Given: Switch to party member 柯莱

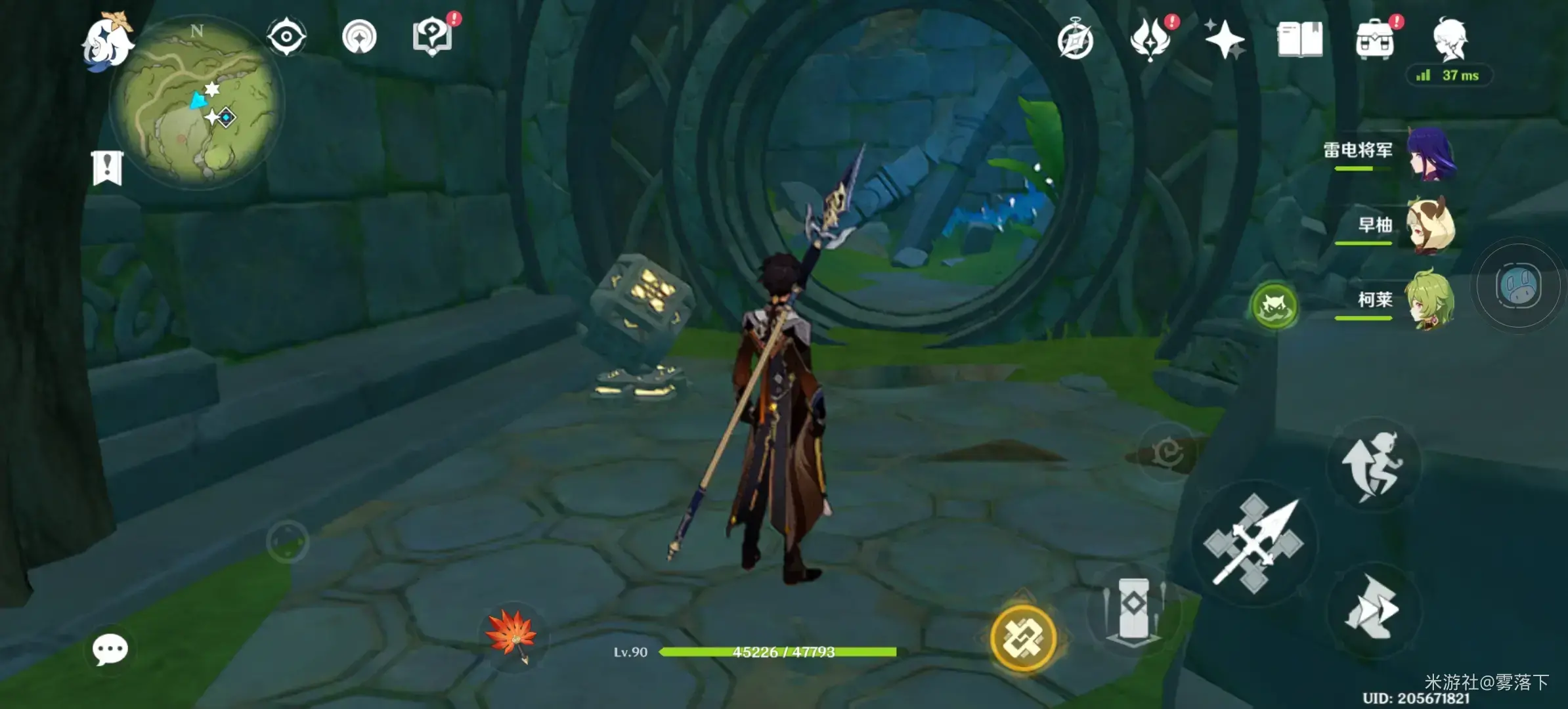Looking at the screenshot, I should click(x=1430, y=301).
